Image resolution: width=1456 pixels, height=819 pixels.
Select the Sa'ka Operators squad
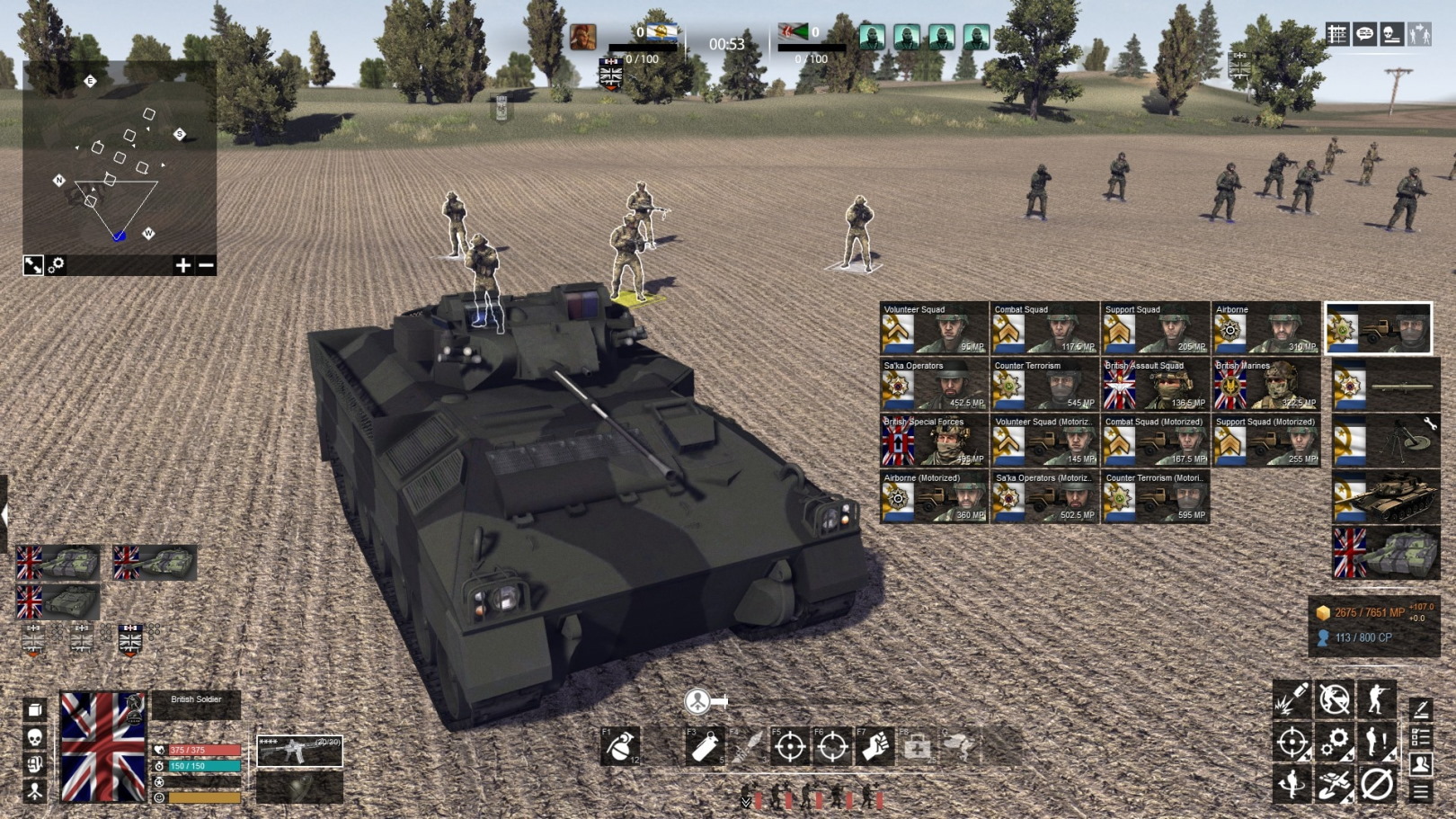coord(934,385)
